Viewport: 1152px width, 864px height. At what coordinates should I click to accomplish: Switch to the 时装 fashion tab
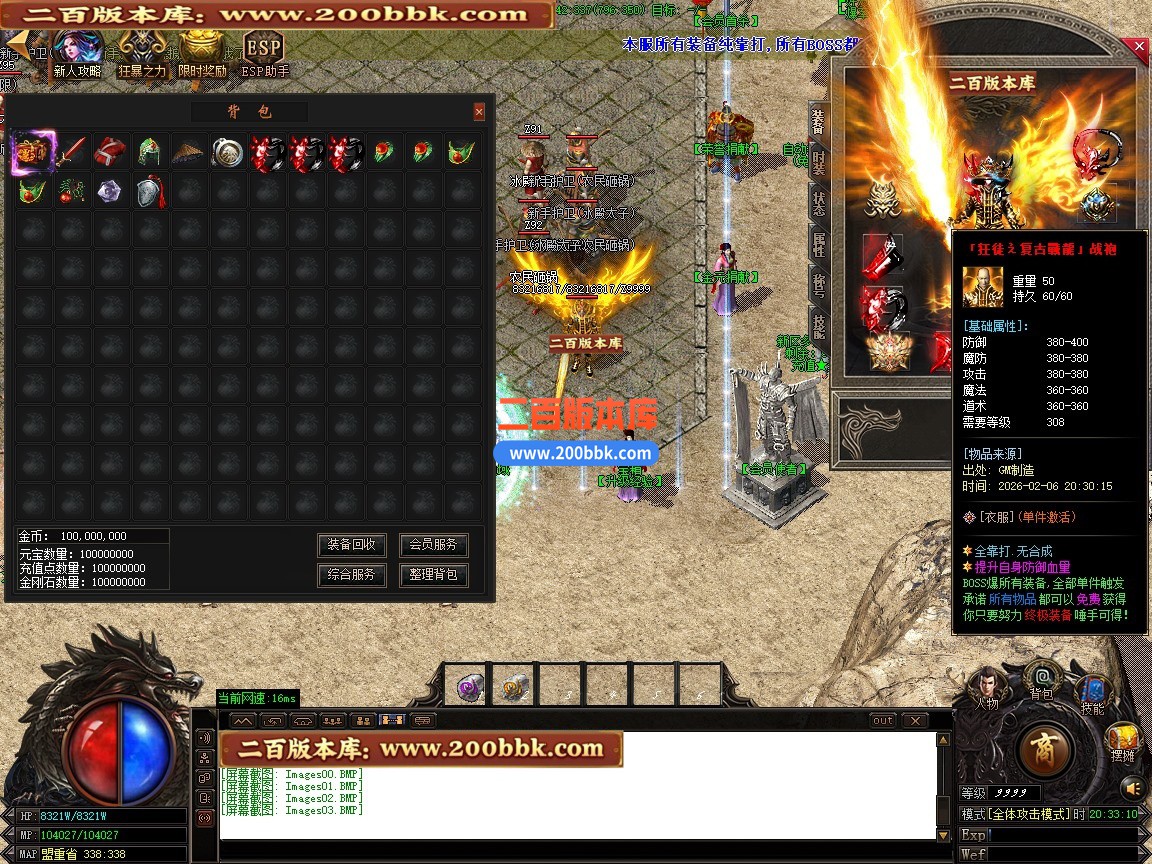click(x=819, y=162)
